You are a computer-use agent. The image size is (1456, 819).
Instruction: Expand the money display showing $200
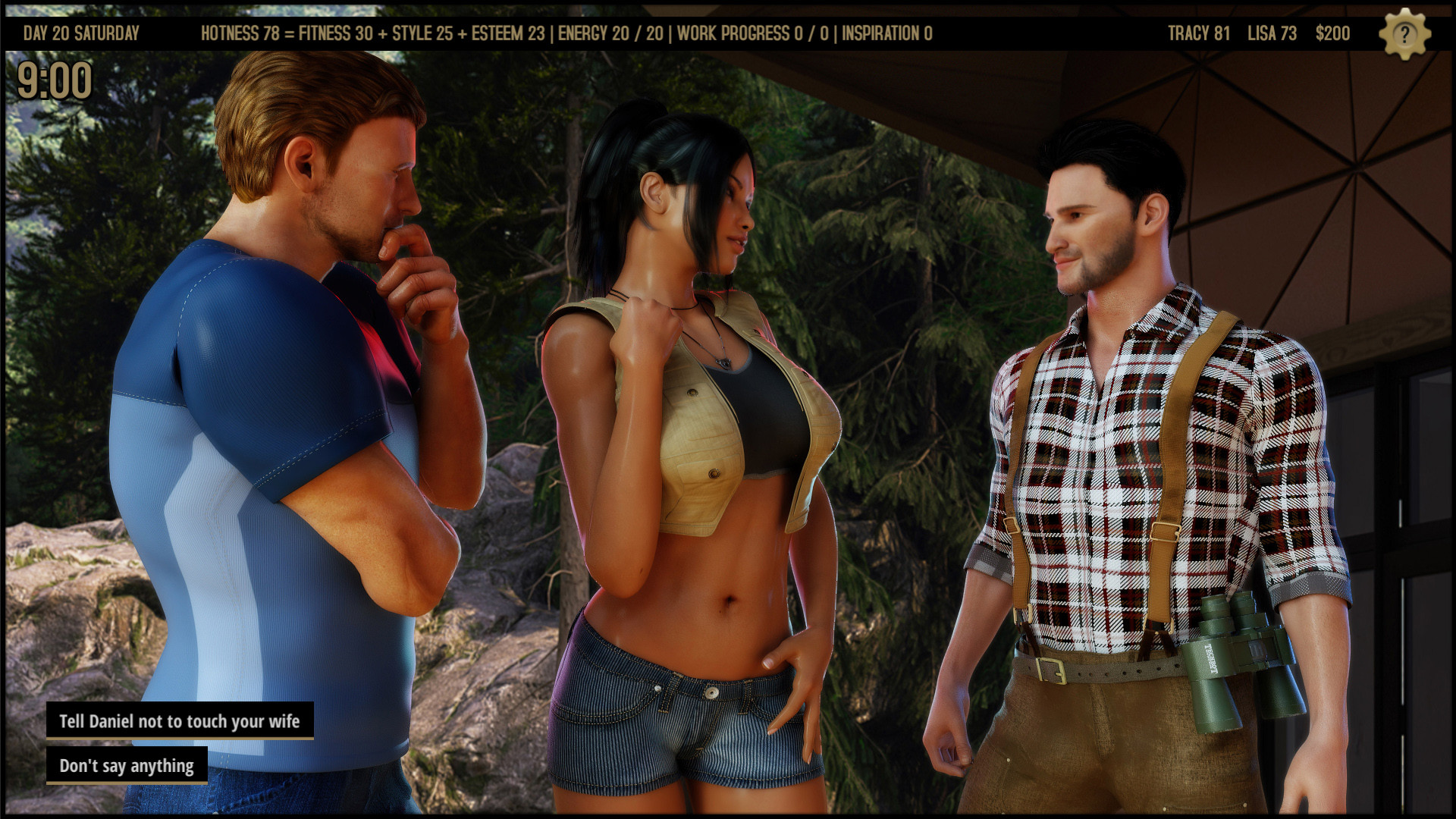pyautogui.click(x=1332, y=33)
